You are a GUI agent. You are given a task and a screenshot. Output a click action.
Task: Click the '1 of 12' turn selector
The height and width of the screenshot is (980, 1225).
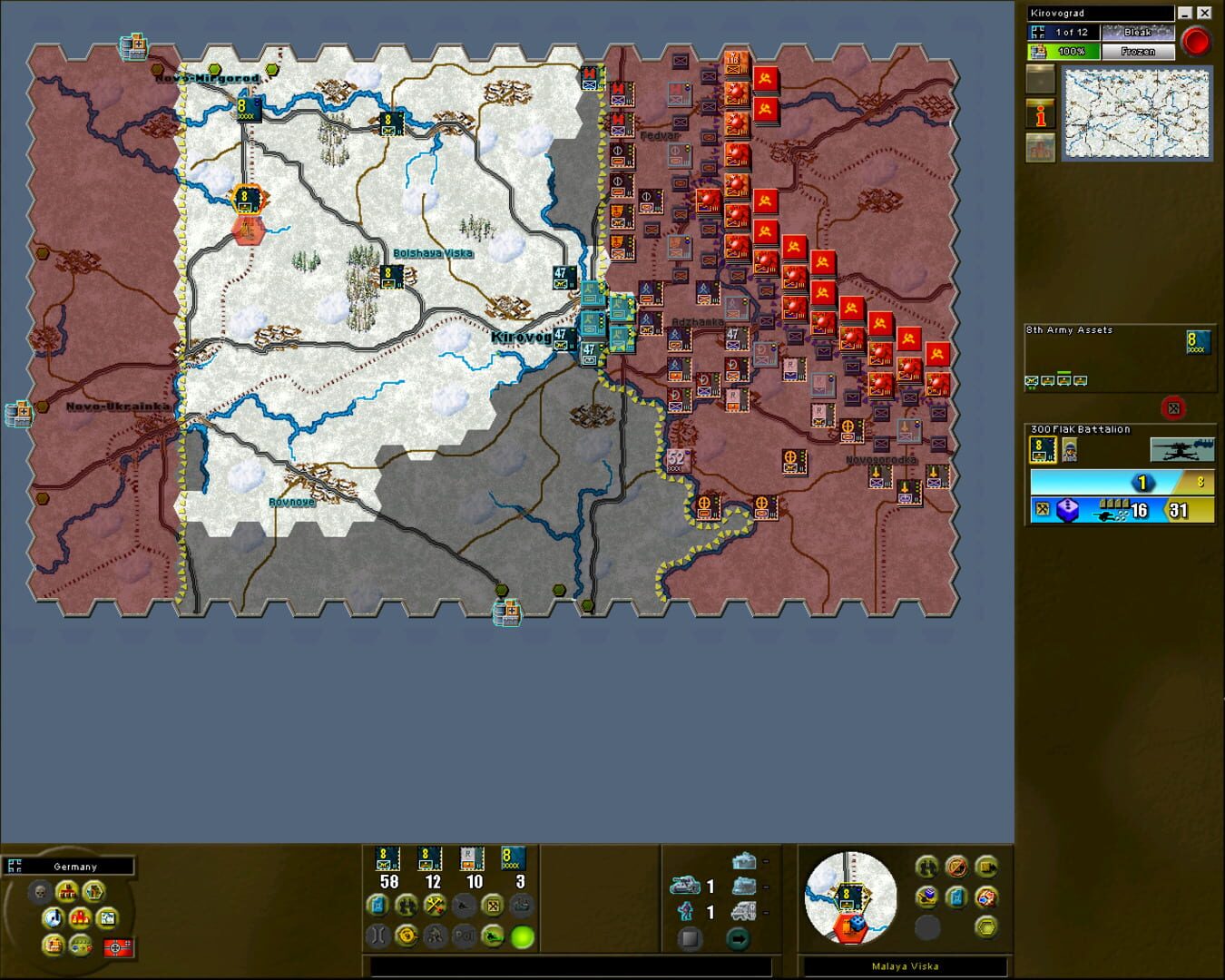click(1071, 32)
